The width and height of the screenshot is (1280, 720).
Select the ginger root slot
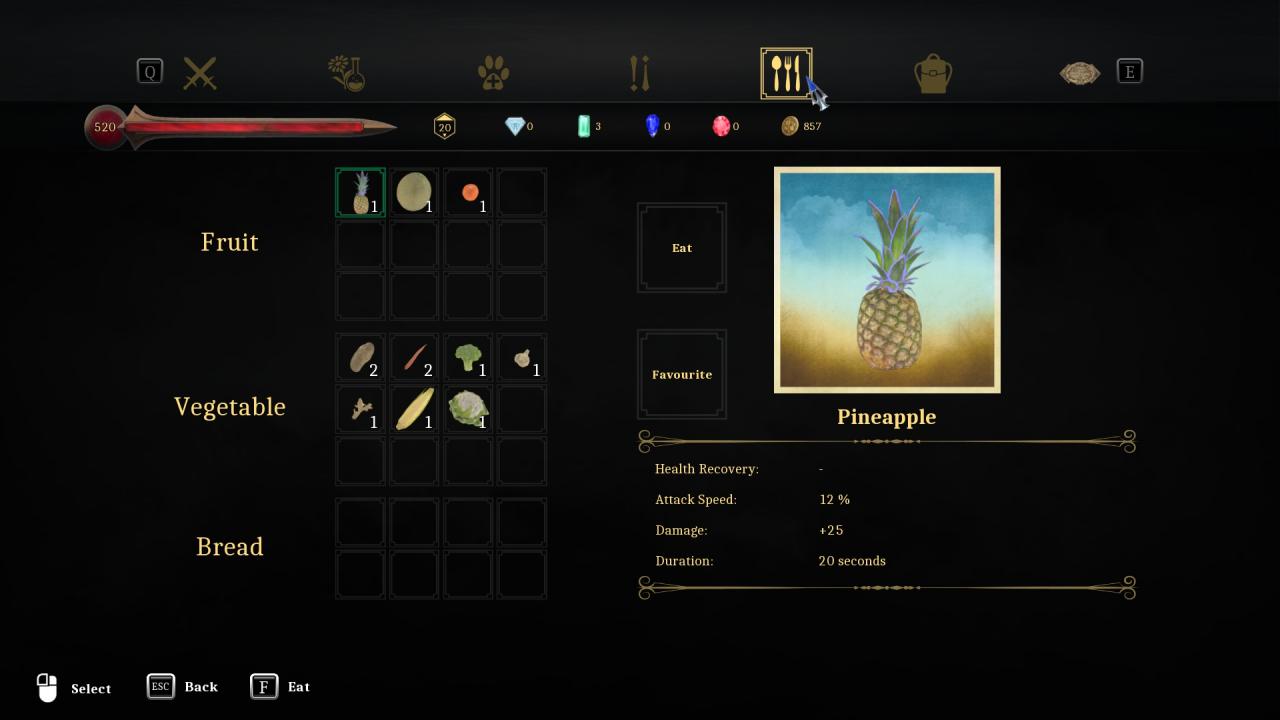click(361, 409)
